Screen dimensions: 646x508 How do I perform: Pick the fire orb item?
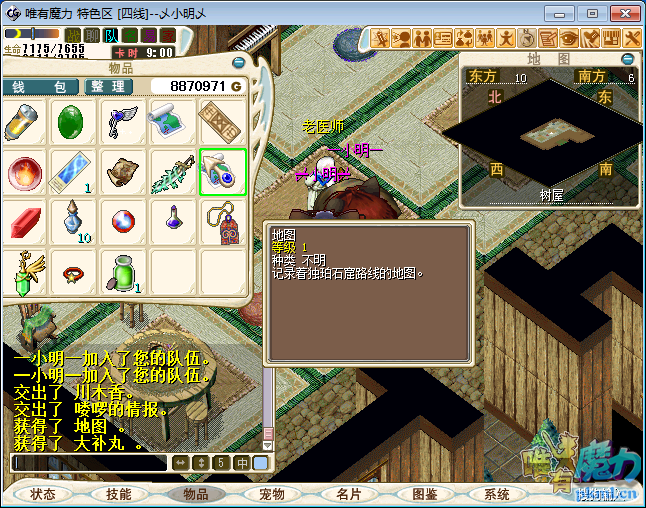[x=23, y=172]
